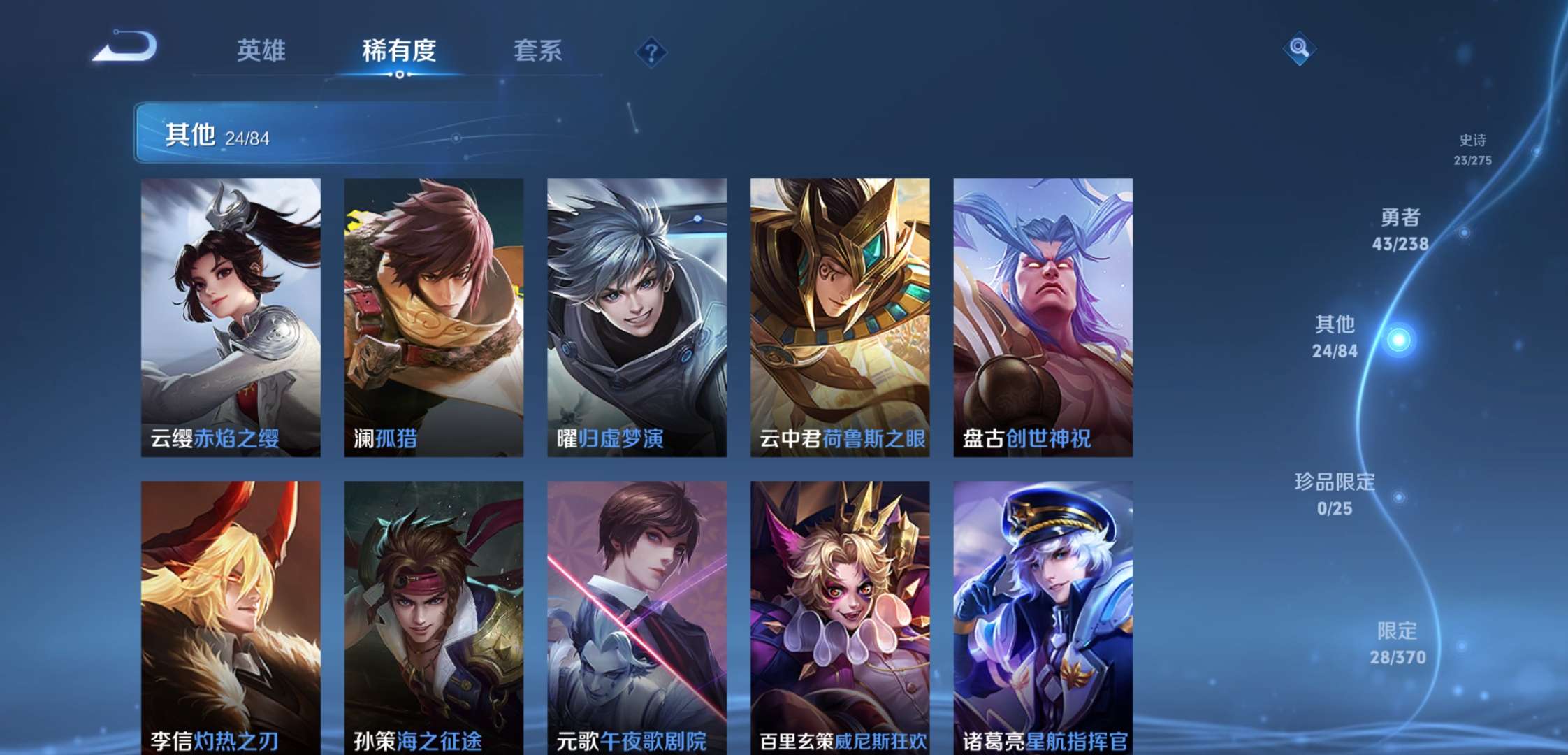Viewport: 1568px width, 755px height.
Task: Open the help question mark icon
Action: click(650, 50)
